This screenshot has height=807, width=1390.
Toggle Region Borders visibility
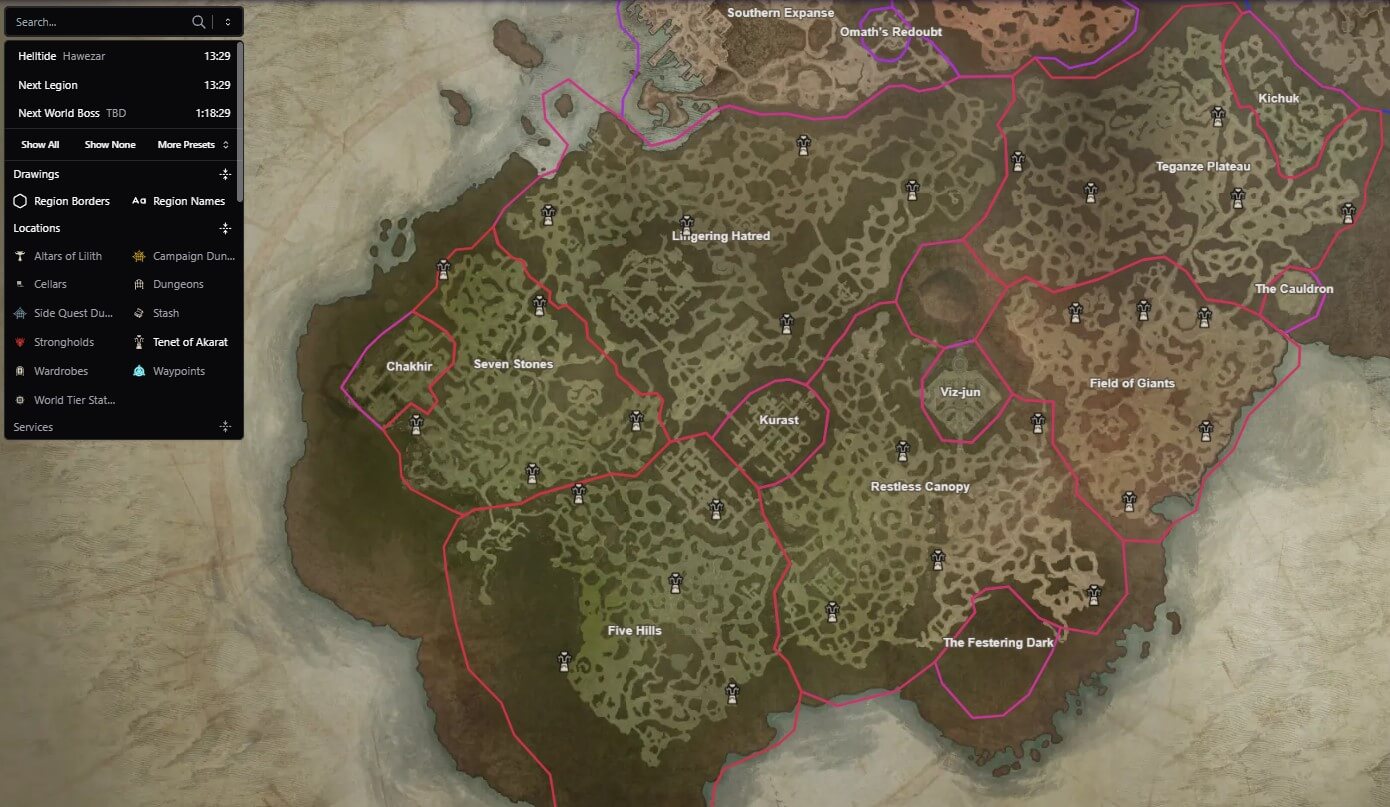63,200
